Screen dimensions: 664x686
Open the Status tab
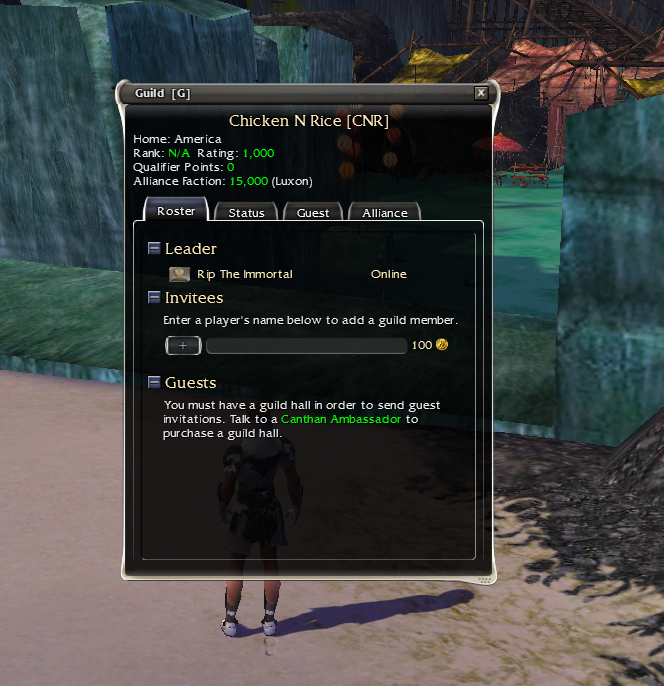click(246, 213)
